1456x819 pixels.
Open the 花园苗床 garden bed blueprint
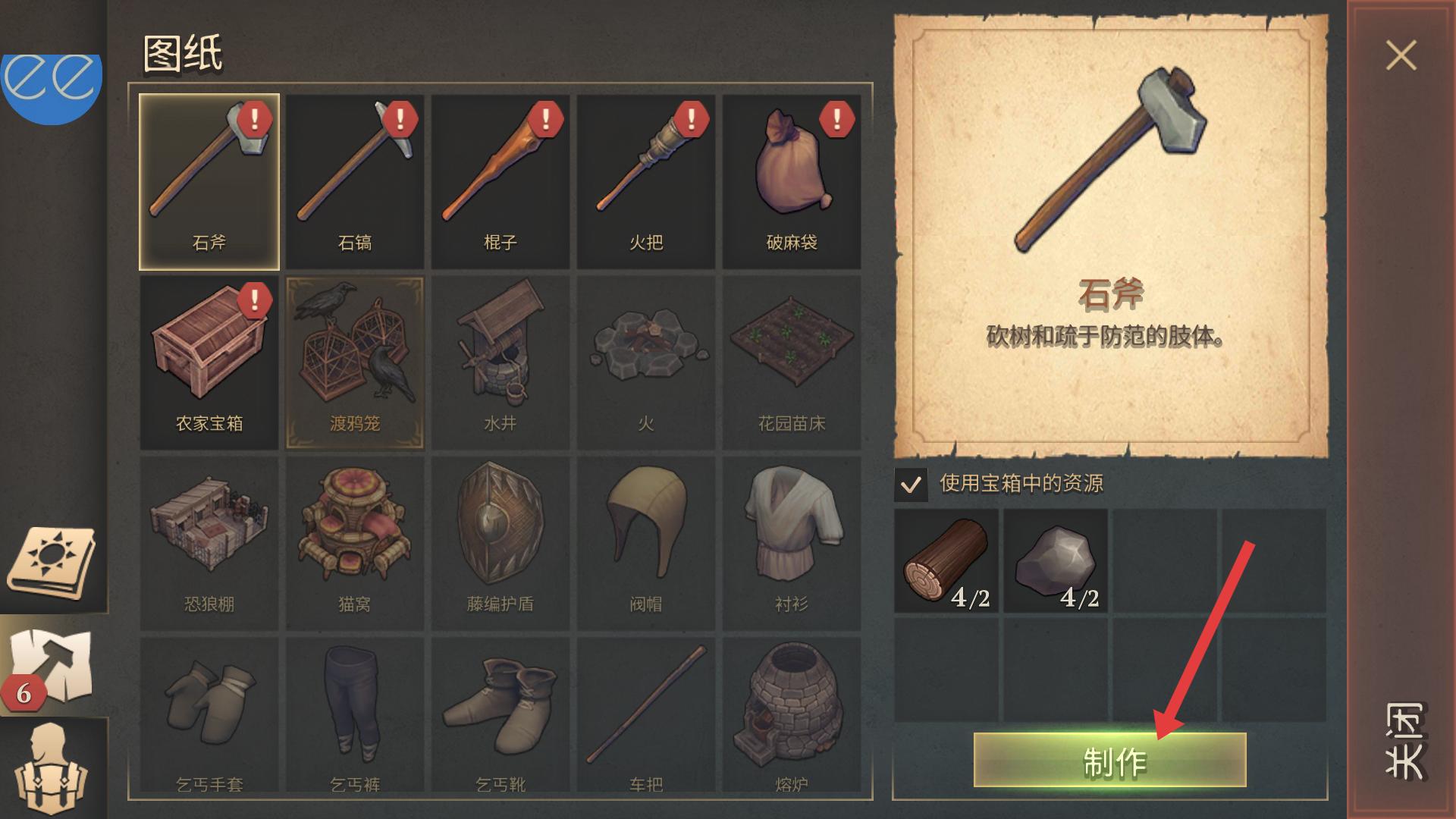792,362
